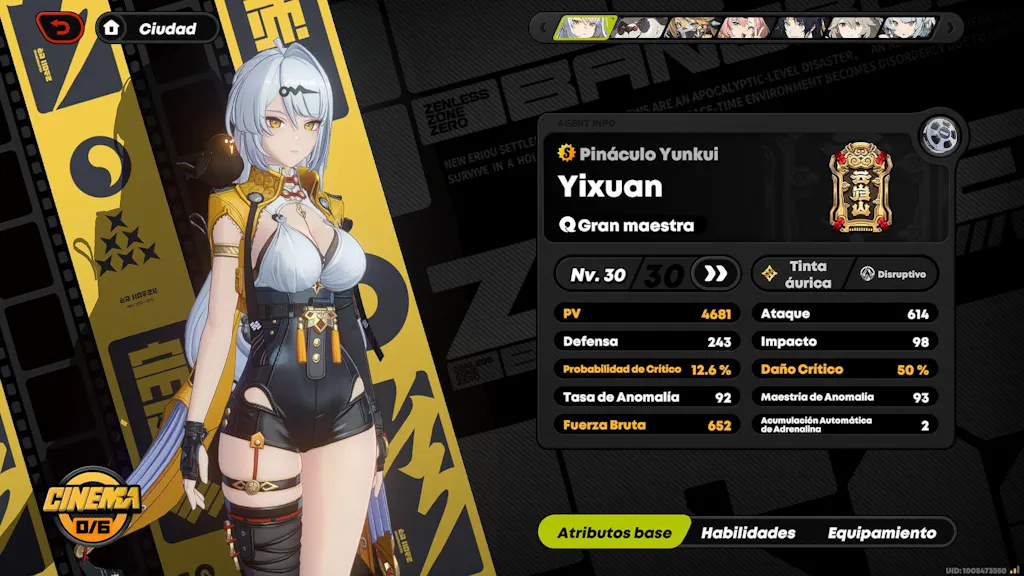This screenshot has height=576, width=1024.
Task: Open the Gran maestra title tag
Action: point(627,225)
